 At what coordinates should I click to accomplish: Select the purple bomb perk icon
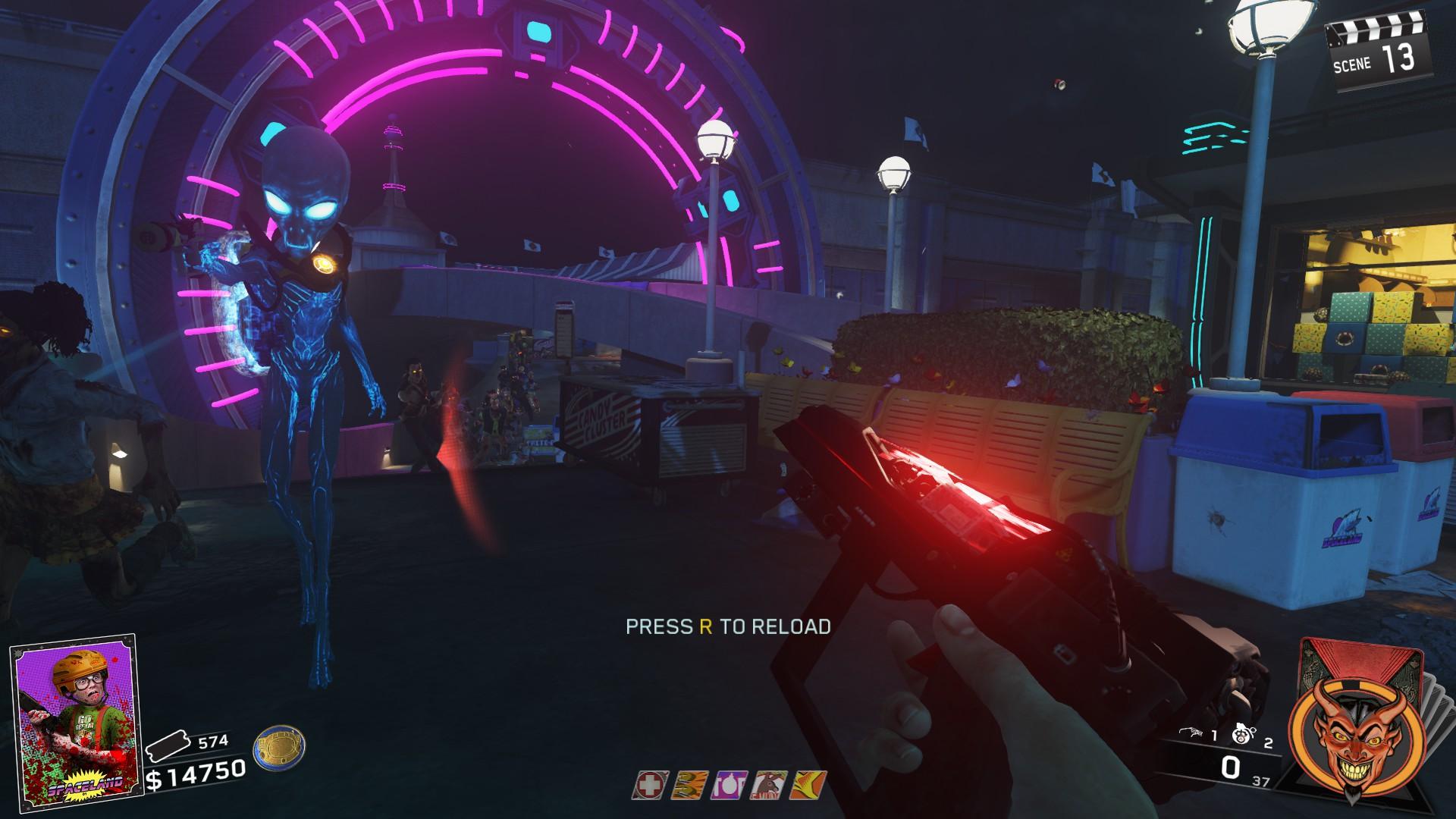coord(728,786)
